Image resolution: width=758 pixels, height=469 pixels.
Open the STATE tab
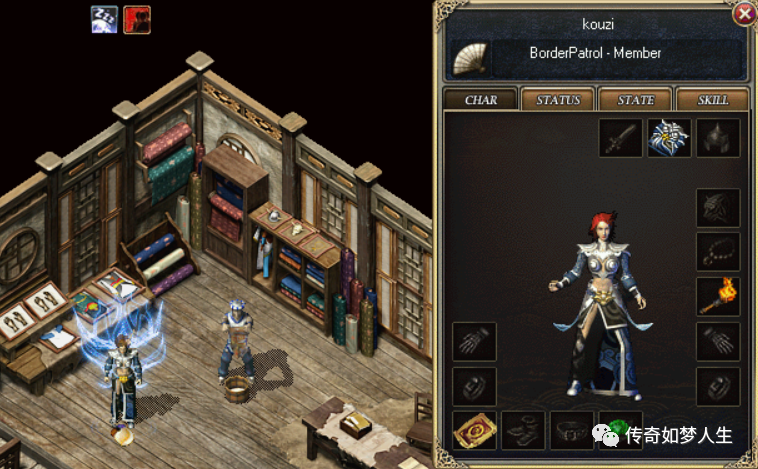636,100
